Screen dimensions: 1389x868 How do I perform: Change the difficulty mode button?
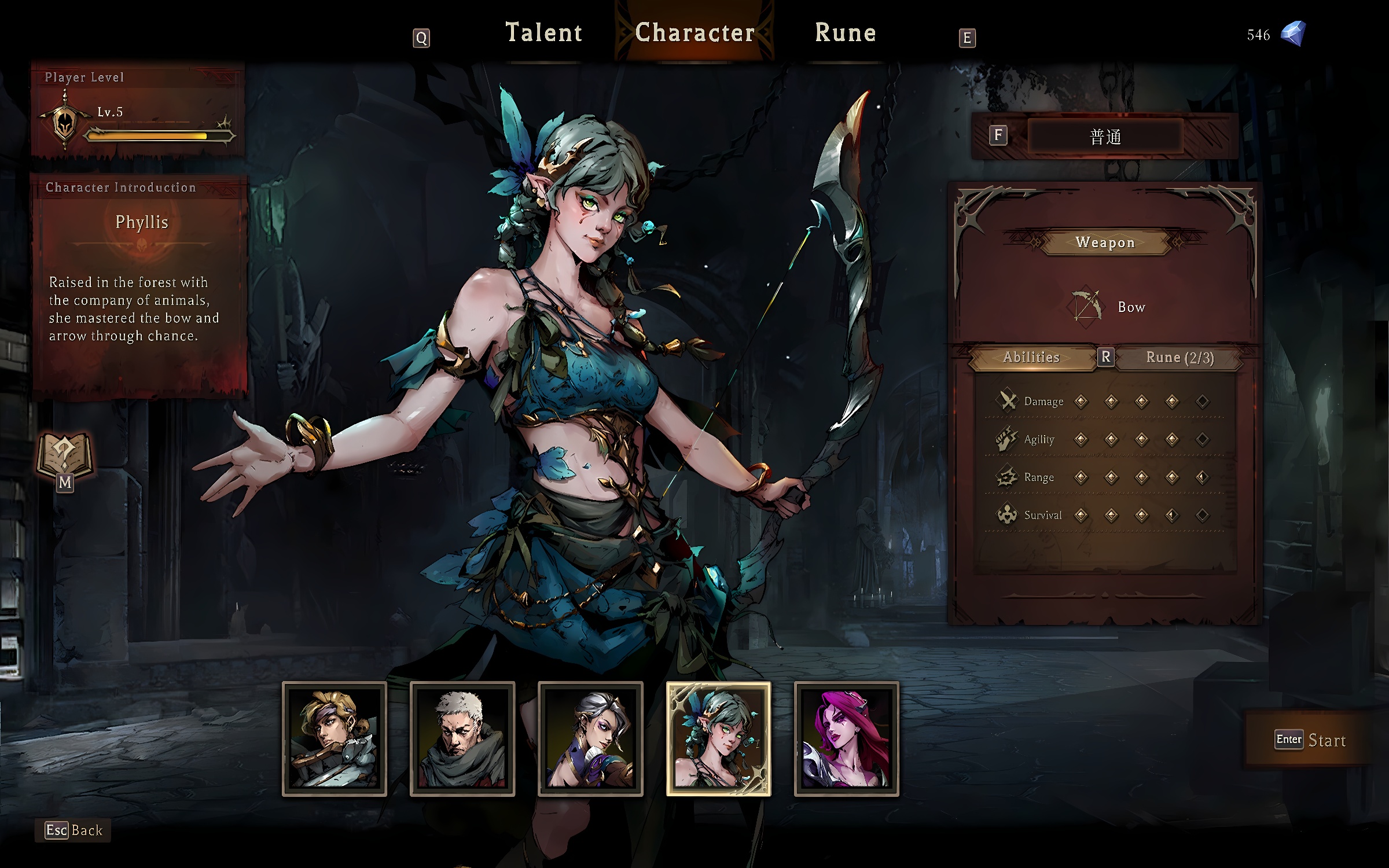[x=1105, y=137]
